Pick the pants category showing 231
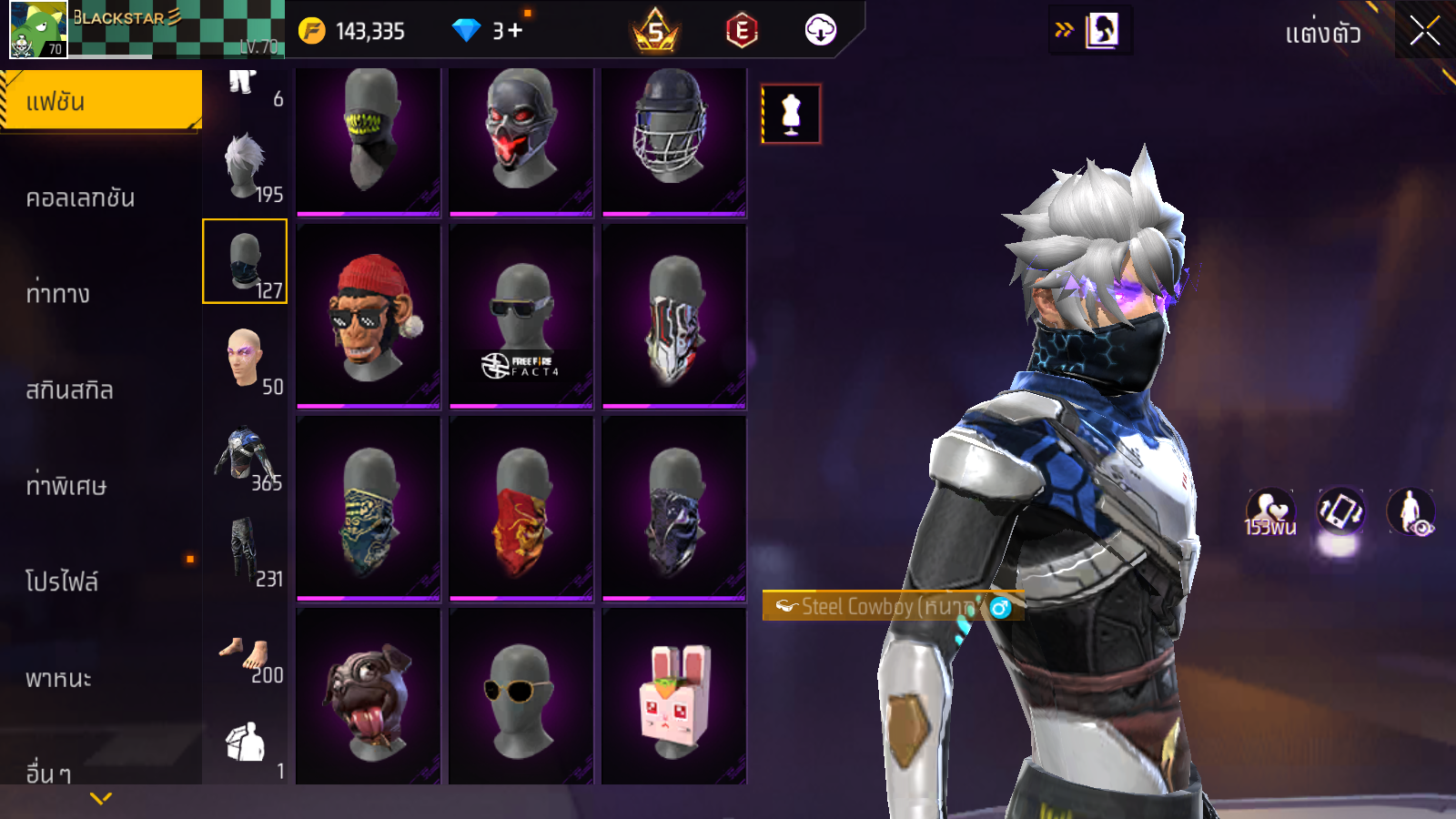Image resolution: width=1456 pixels, height=819 pixels. click(x=245, y=552)
